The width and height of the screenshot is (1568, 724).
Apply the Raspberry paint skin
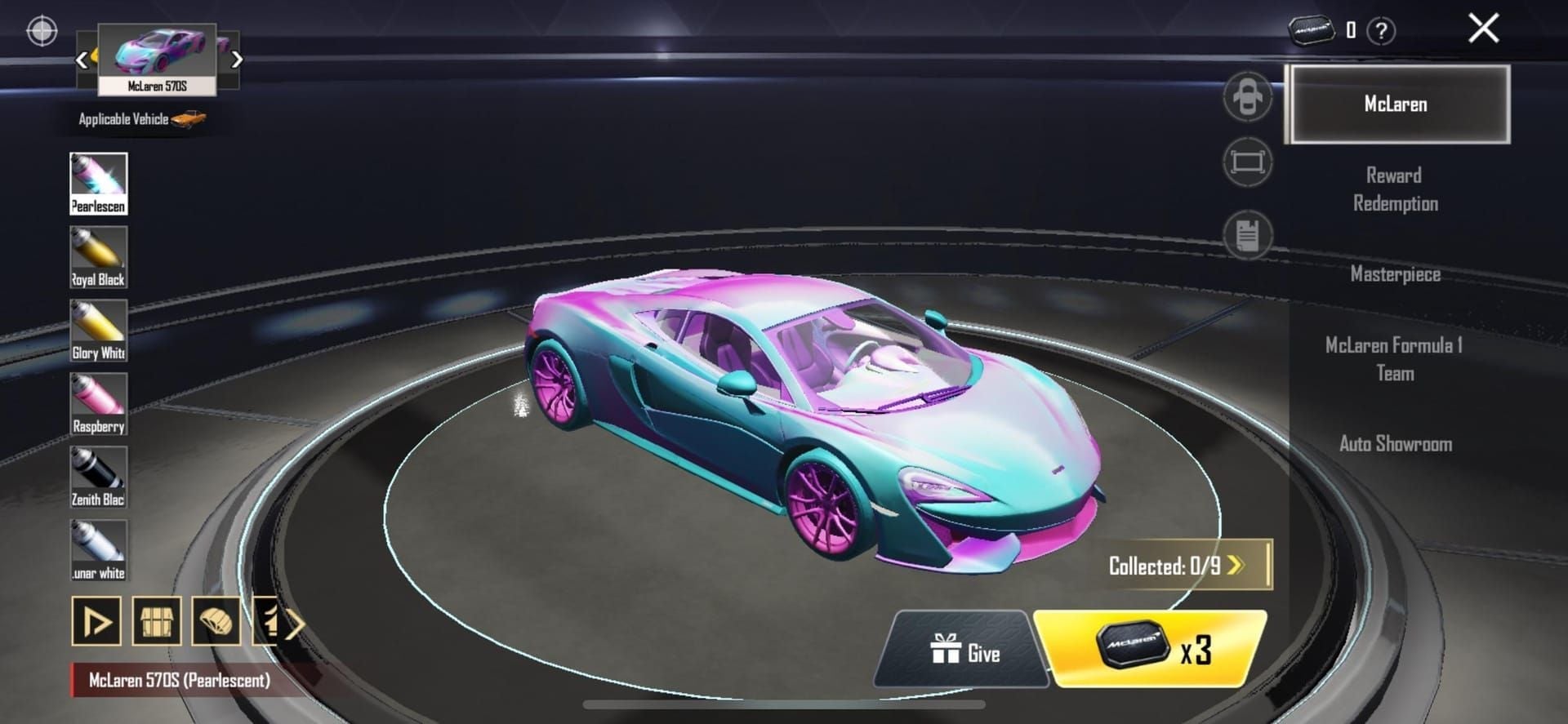point(99,404)
